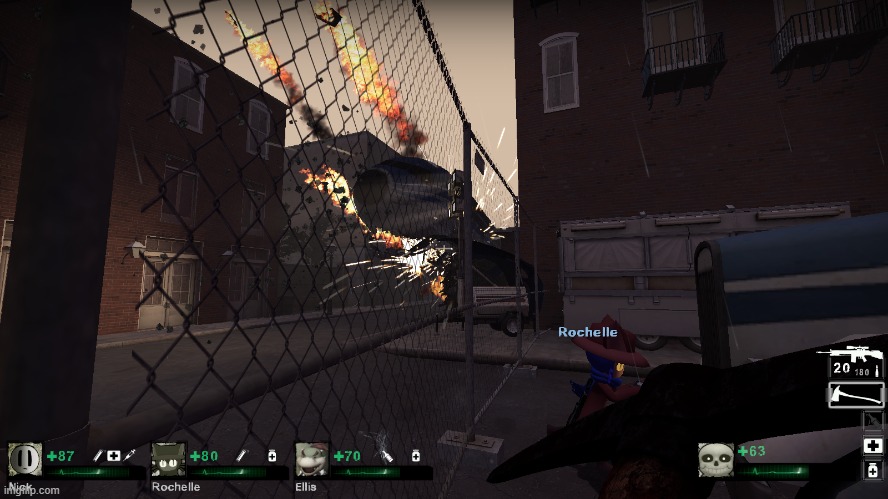Click the skull player portrait

point(716,459)
